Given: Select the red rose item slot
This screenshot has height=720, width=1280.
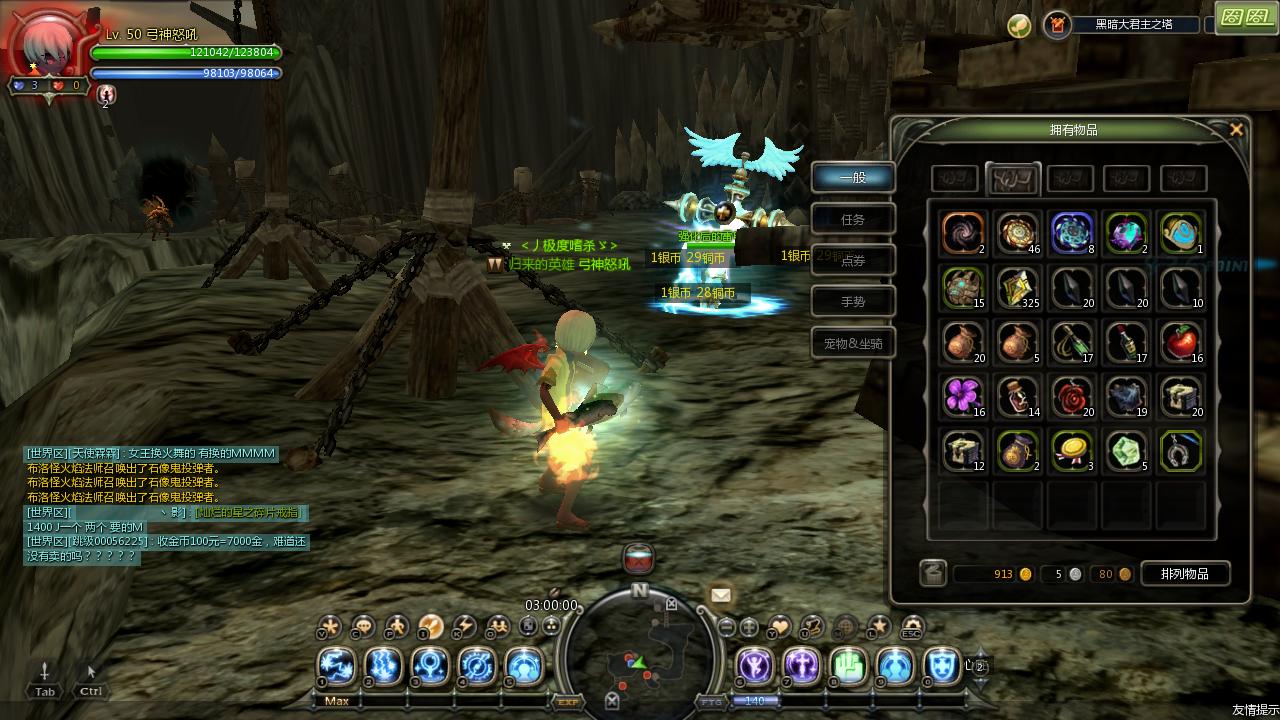Looking at the screenshot, I should (1072, 396).
